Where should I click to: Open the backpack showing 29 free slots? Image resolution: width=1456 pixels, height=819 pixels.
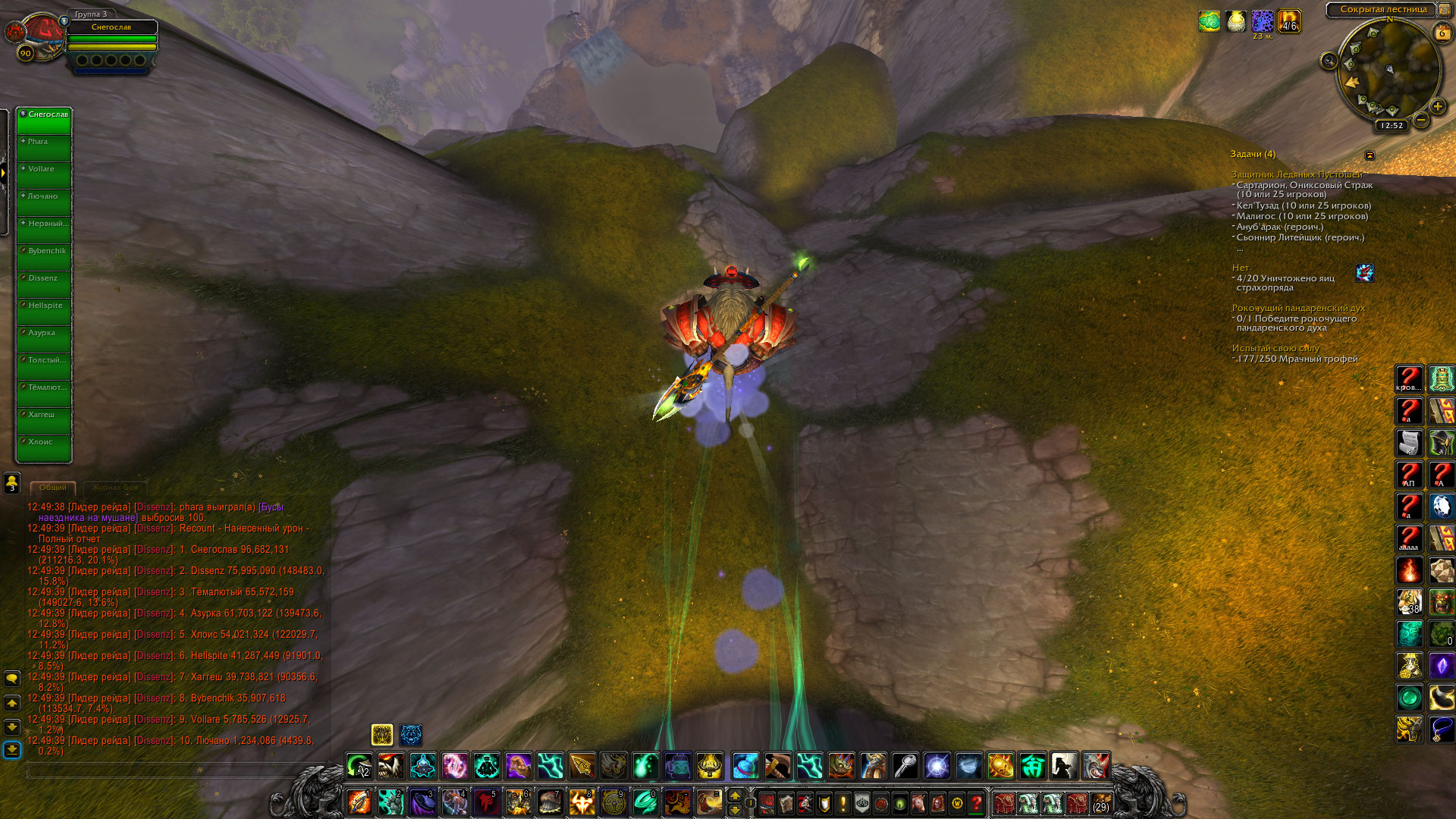click(x=1100, y=802)
